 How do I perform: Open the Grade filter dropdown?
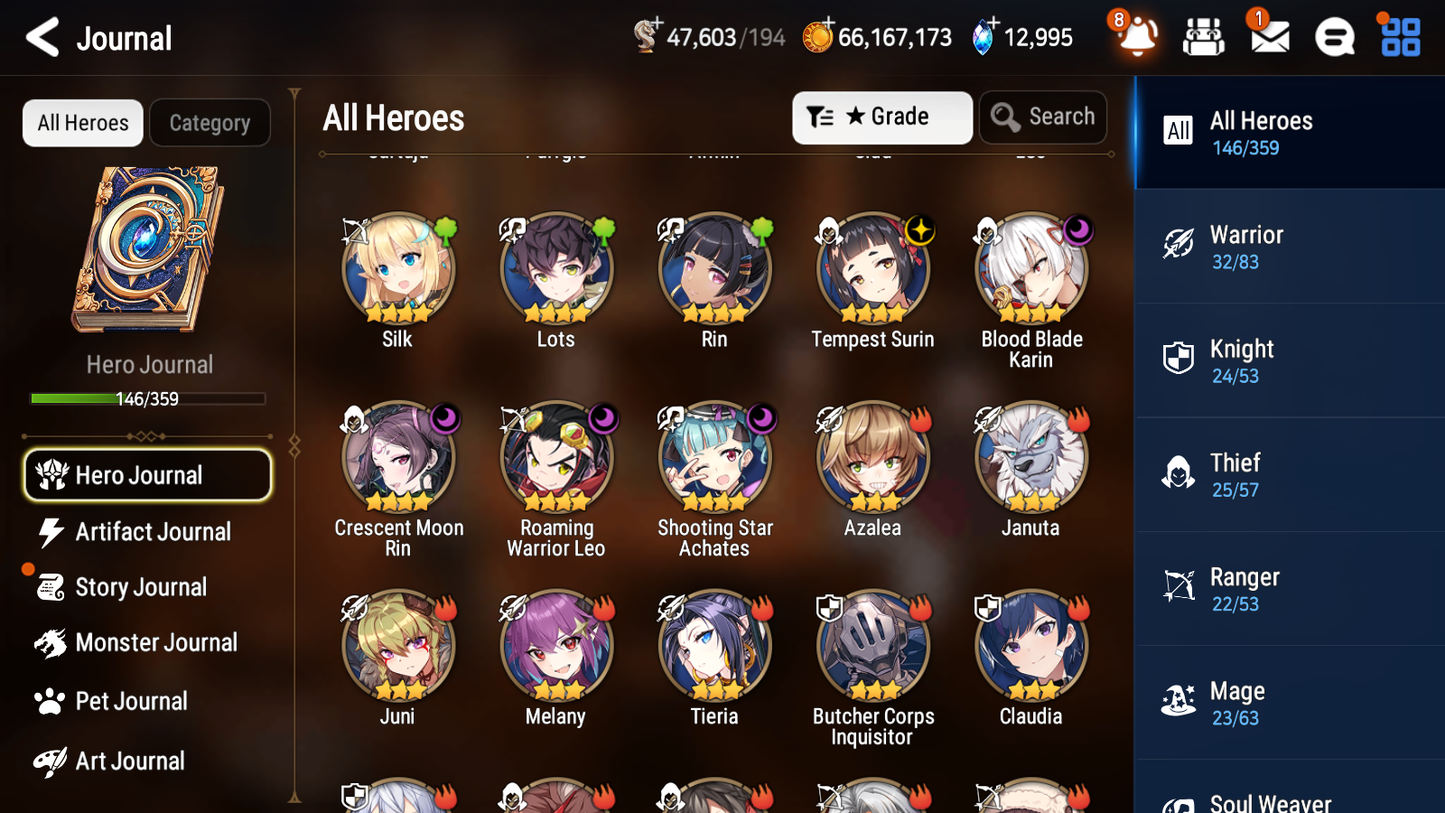click(x=881, y=117)
